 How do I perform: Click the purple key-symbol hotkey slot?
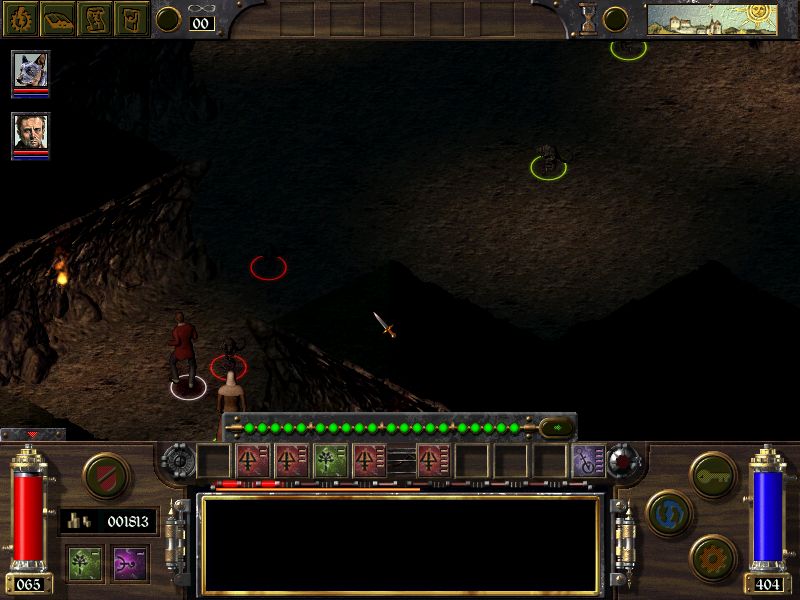pos(590,461)
